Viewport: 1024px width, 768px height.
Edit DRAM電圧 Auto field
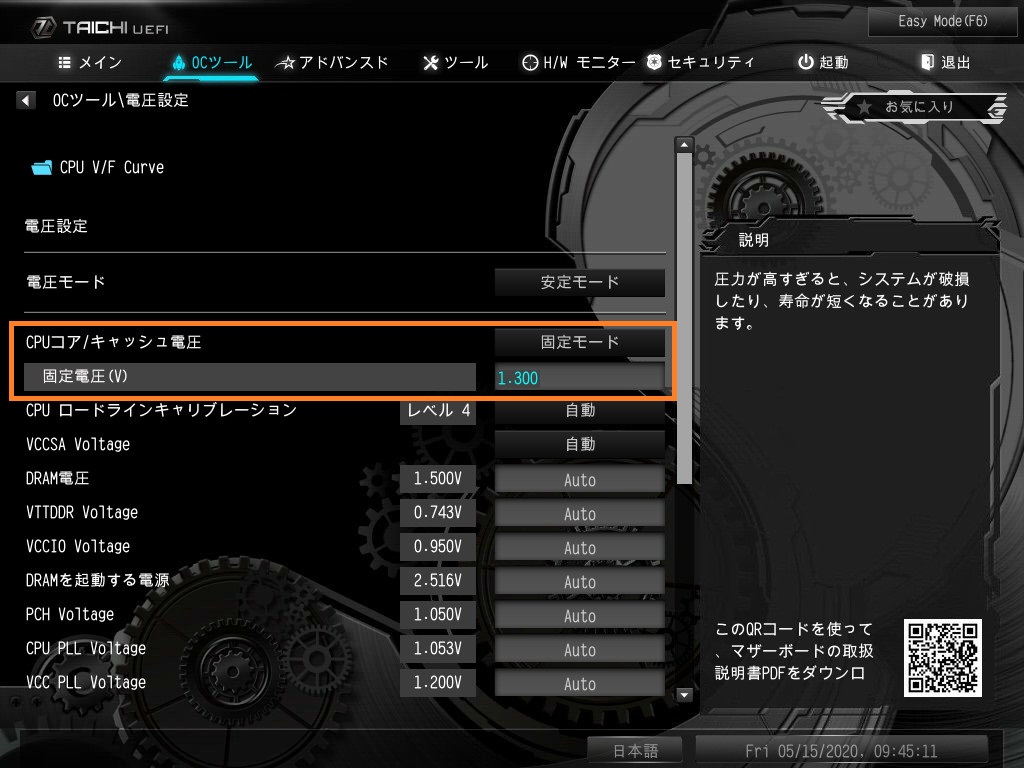580,479
